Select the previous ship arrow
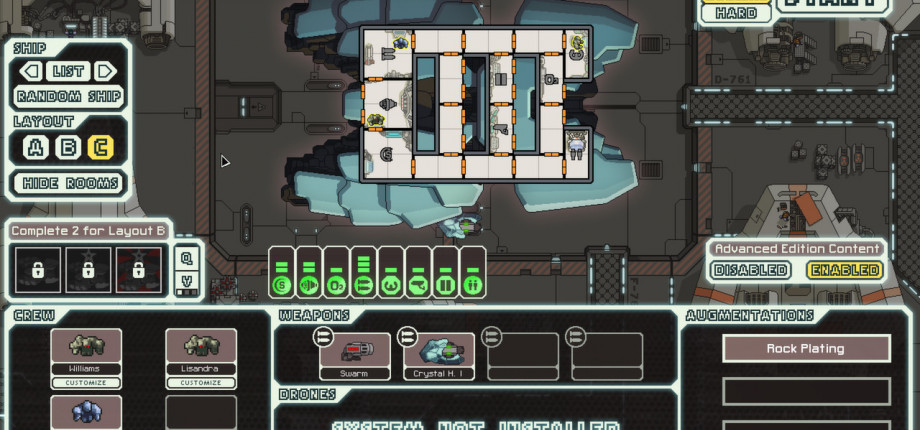The height and width of the screenshot is (430, 920). tap(31, 72)
